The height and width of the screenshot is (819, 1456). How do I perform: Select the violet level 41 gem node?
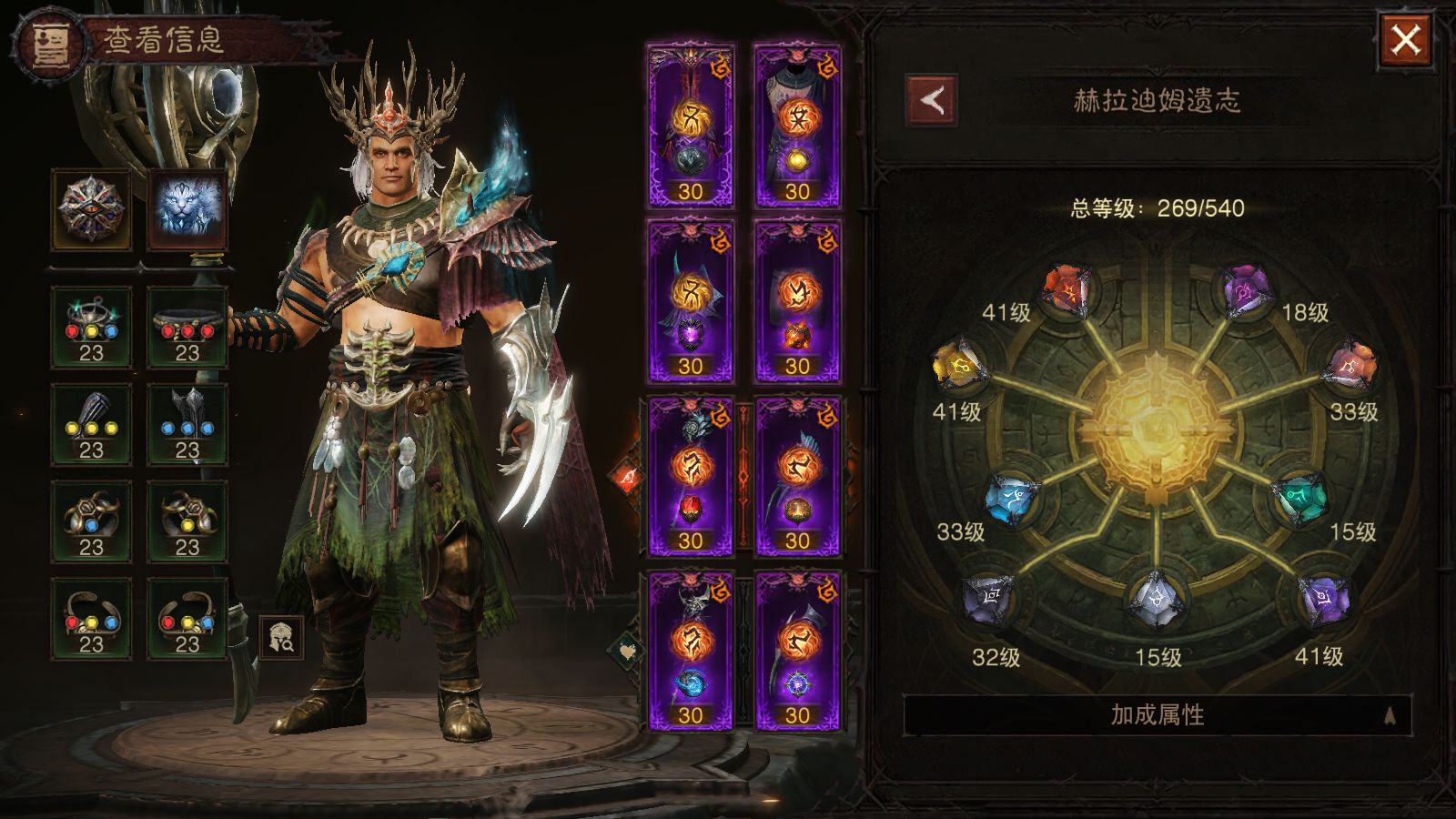[x=1323, y=599]
